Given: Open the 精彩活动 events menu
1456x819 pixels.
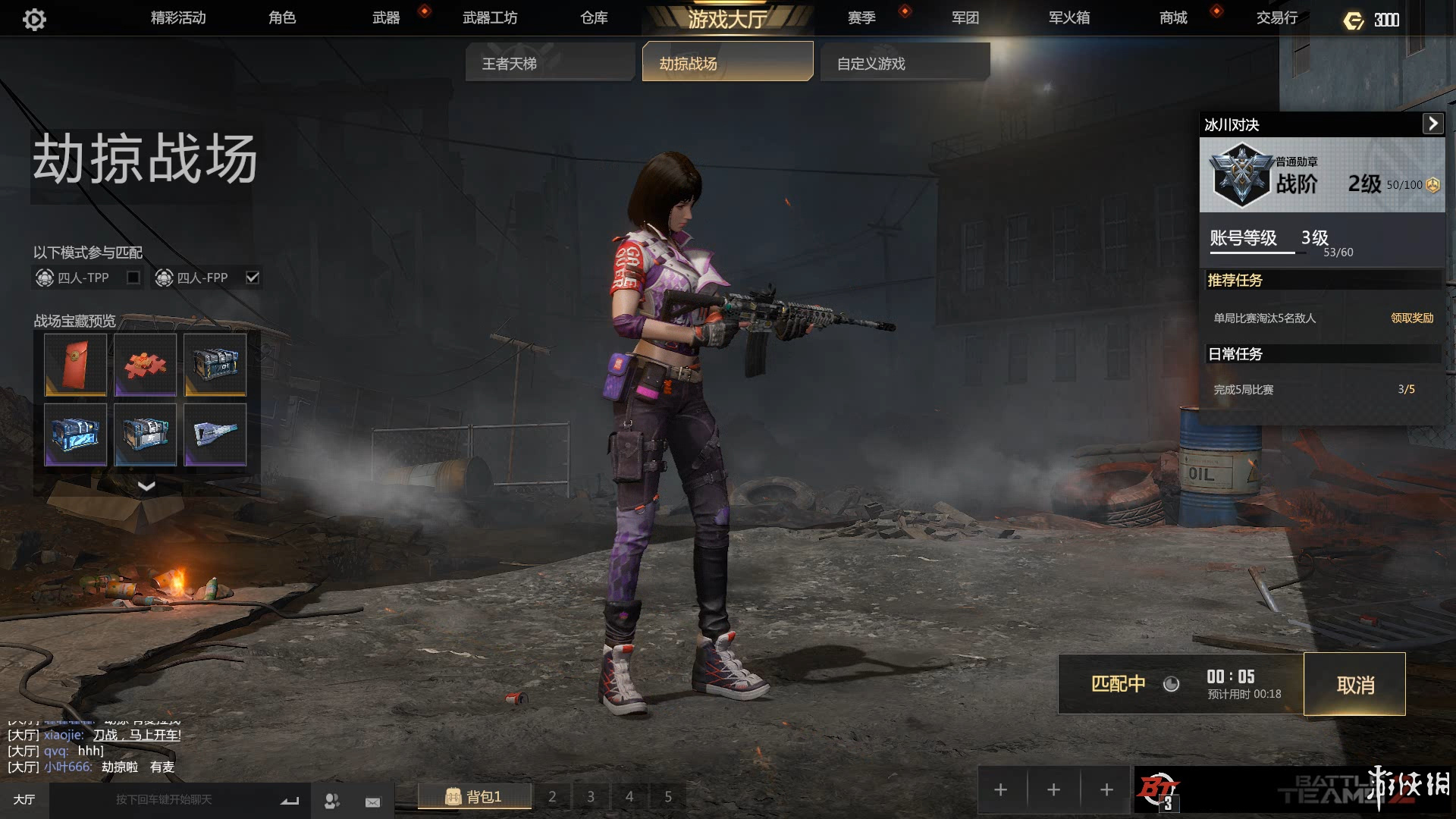Looking at the screenshot, I should point(178,17).
